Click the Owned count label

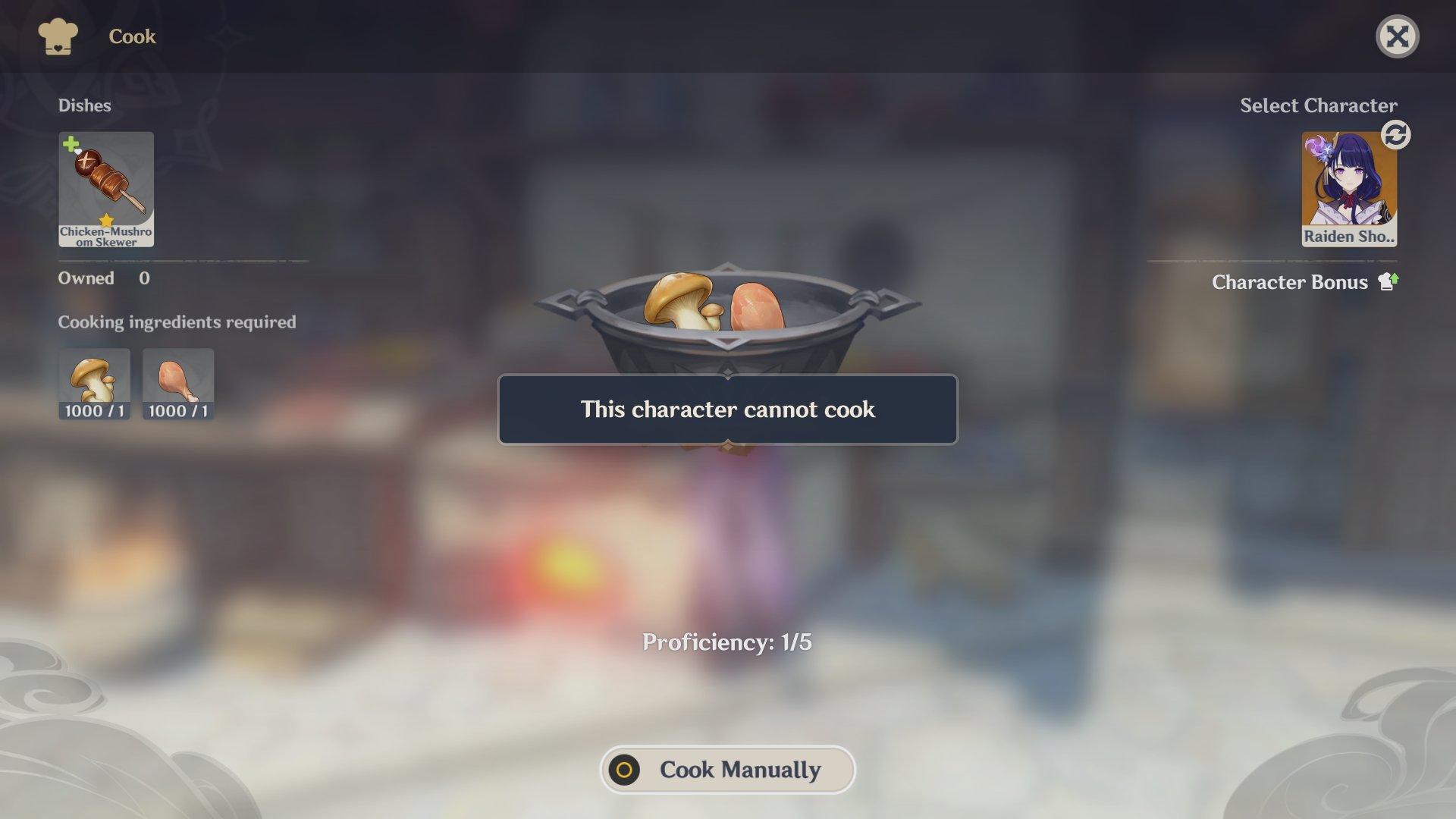pyautogui.click(x=86, y=278)
